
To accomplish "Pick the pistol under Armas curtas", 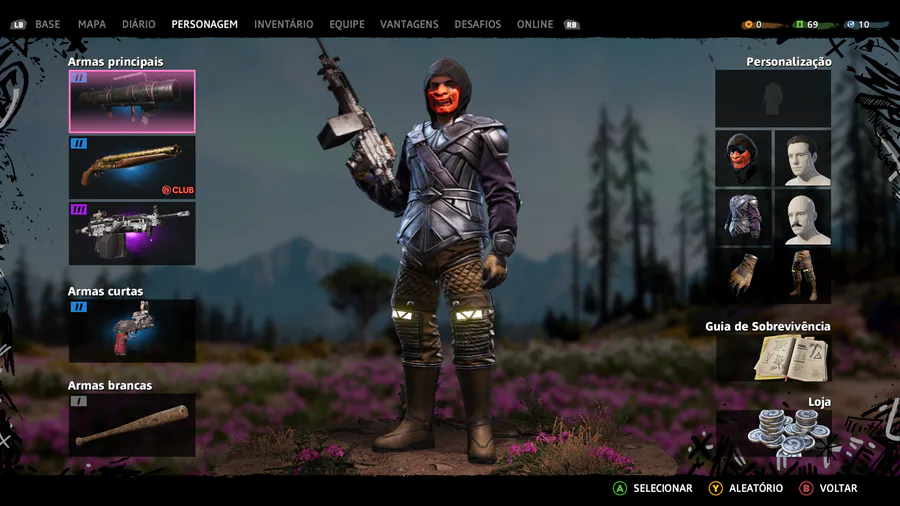I will click(132, 331).
